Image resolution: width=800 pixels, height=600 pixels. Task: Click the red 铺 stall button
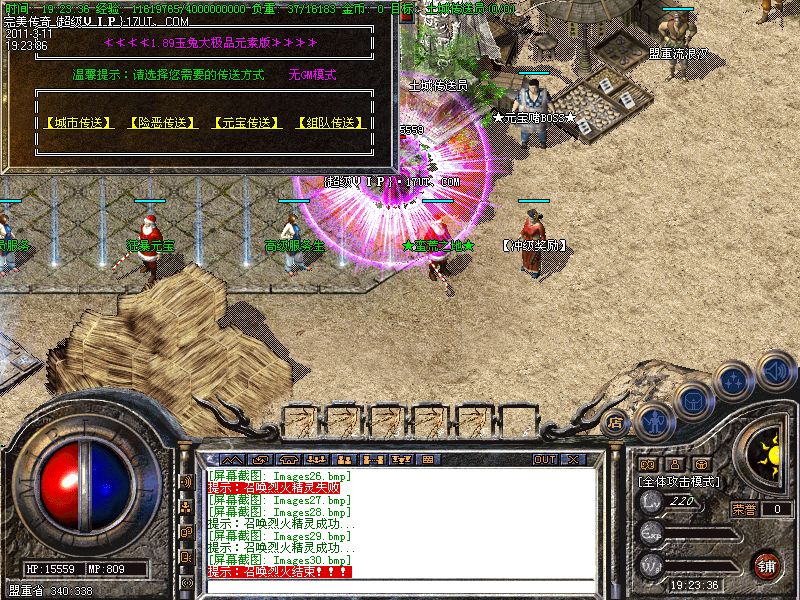[767, 565]
